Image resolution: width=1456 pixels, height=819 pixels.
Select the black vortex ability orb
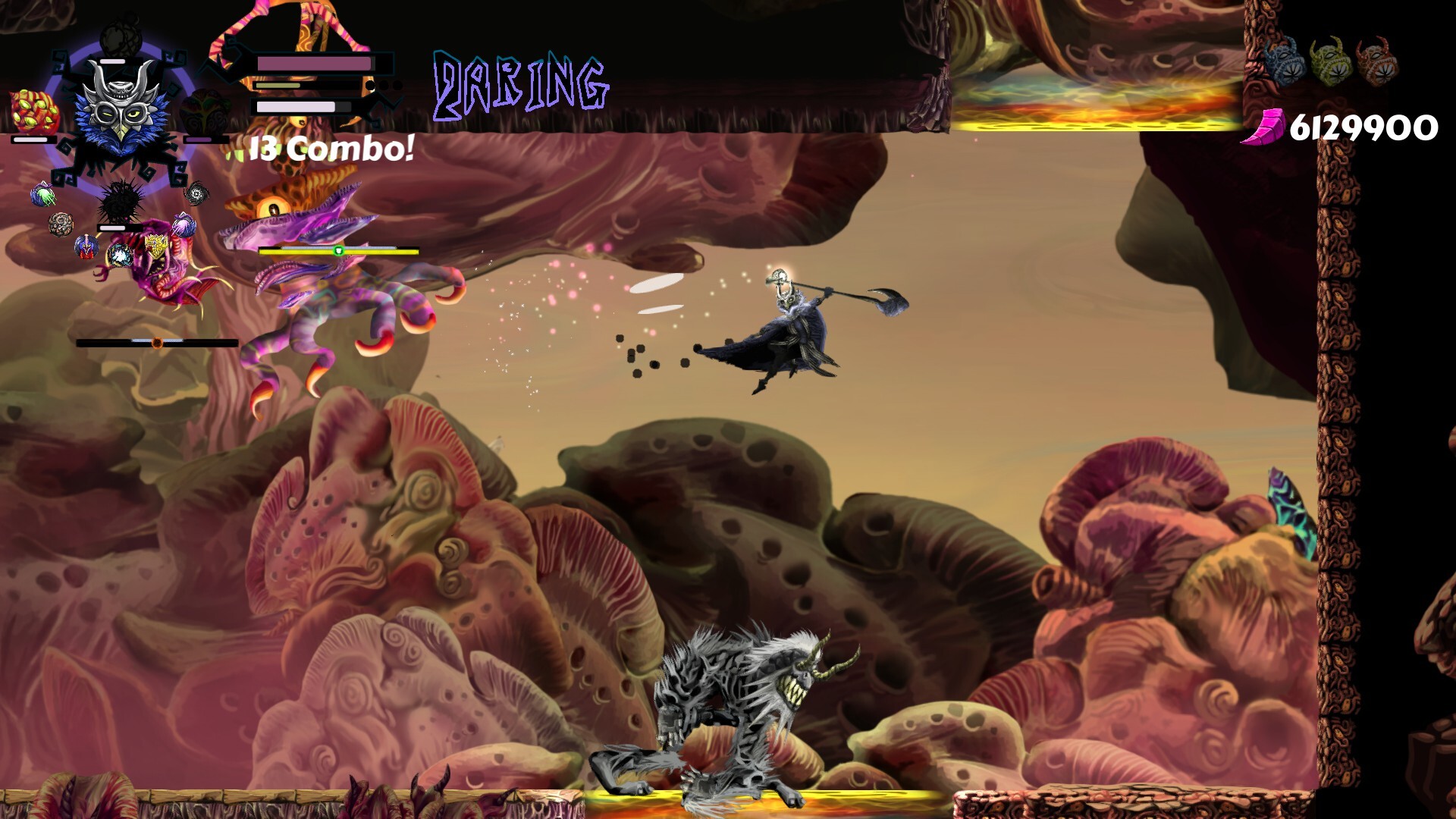195,193
